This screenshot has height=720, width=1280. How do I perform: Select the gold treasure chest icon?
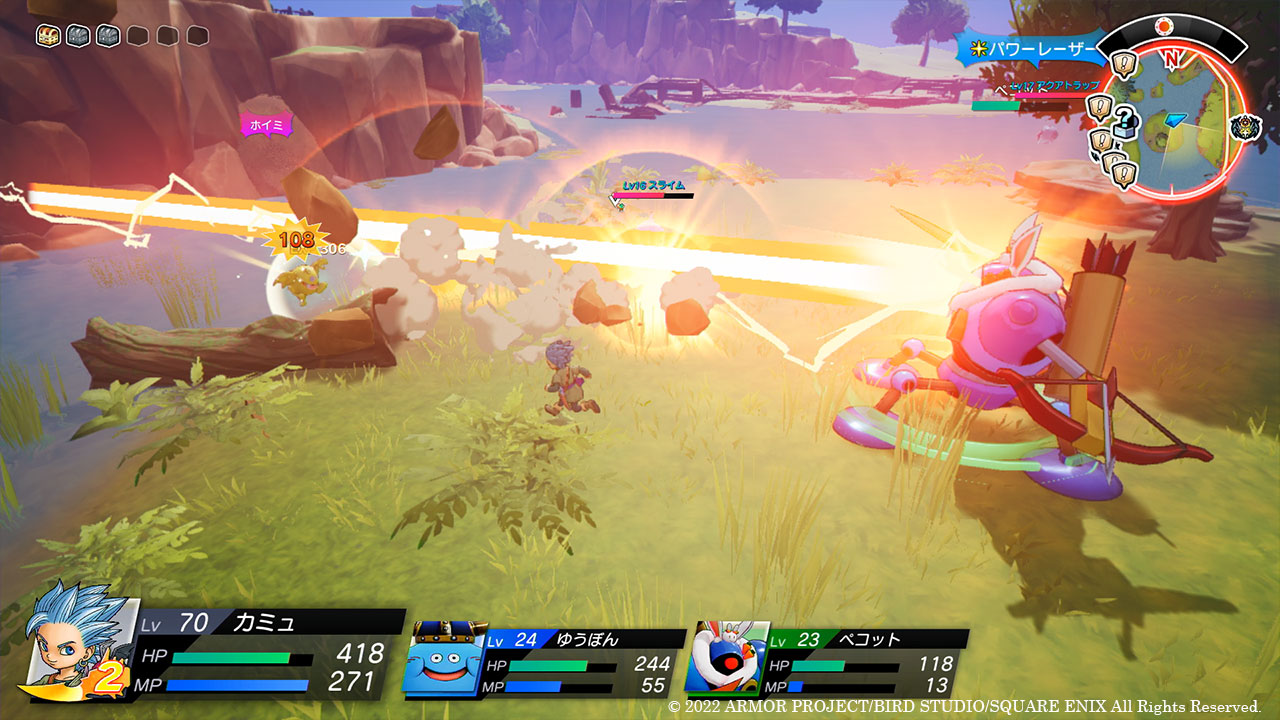pyautogui.click(x=48, y=36)
